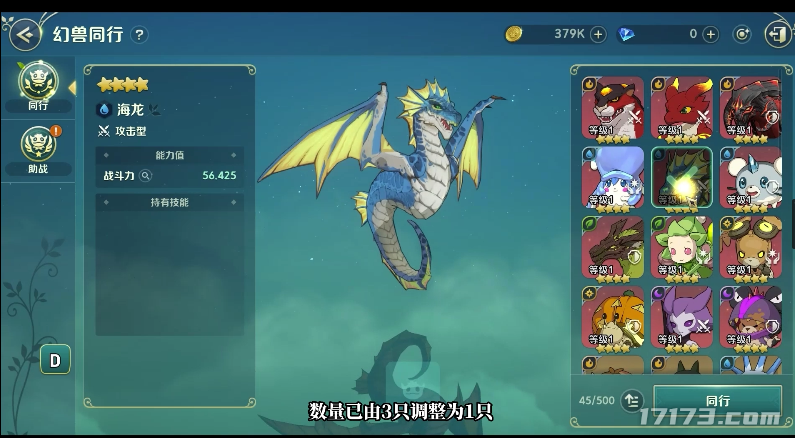795x438 pixels.
Task: Choose the dark wood dragon pet card
Action: [x=612, y=246]
